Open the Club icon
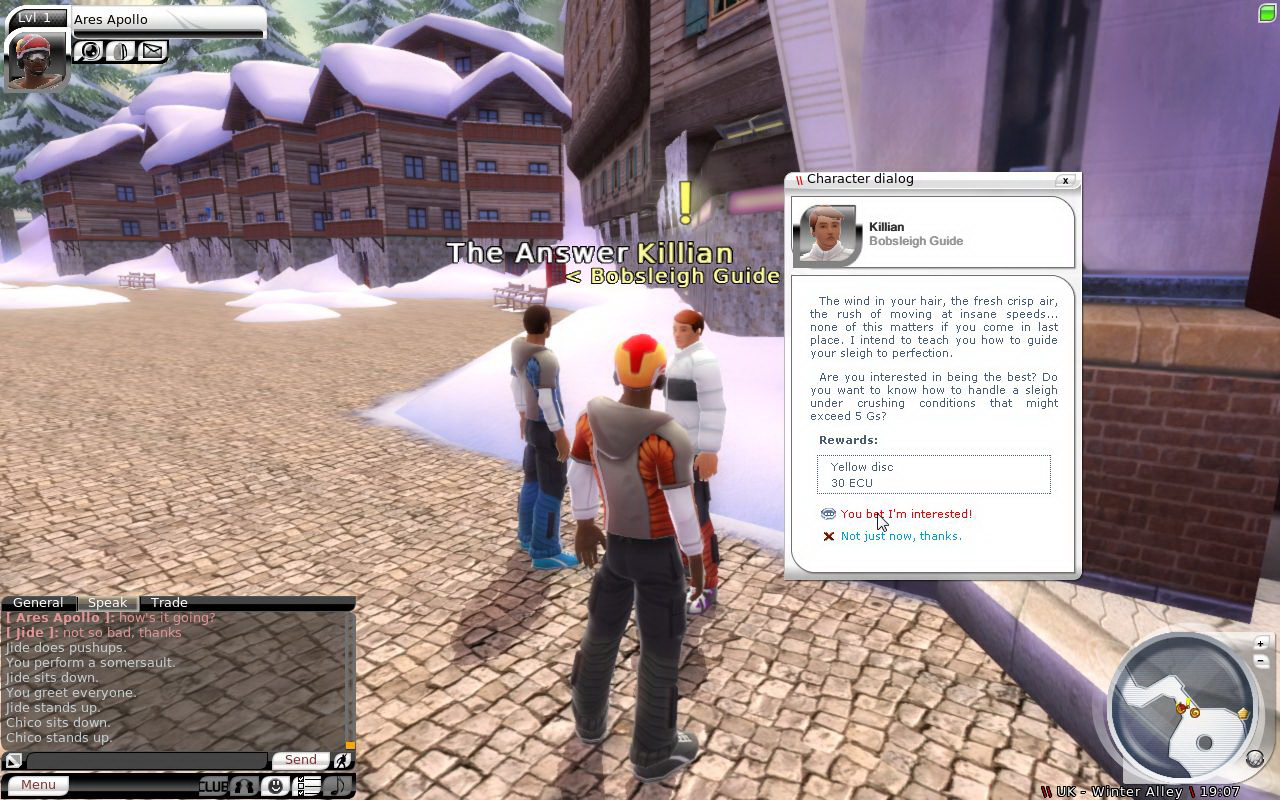Viewport: 1280px width, 800px height. click(x=213, y=786)
